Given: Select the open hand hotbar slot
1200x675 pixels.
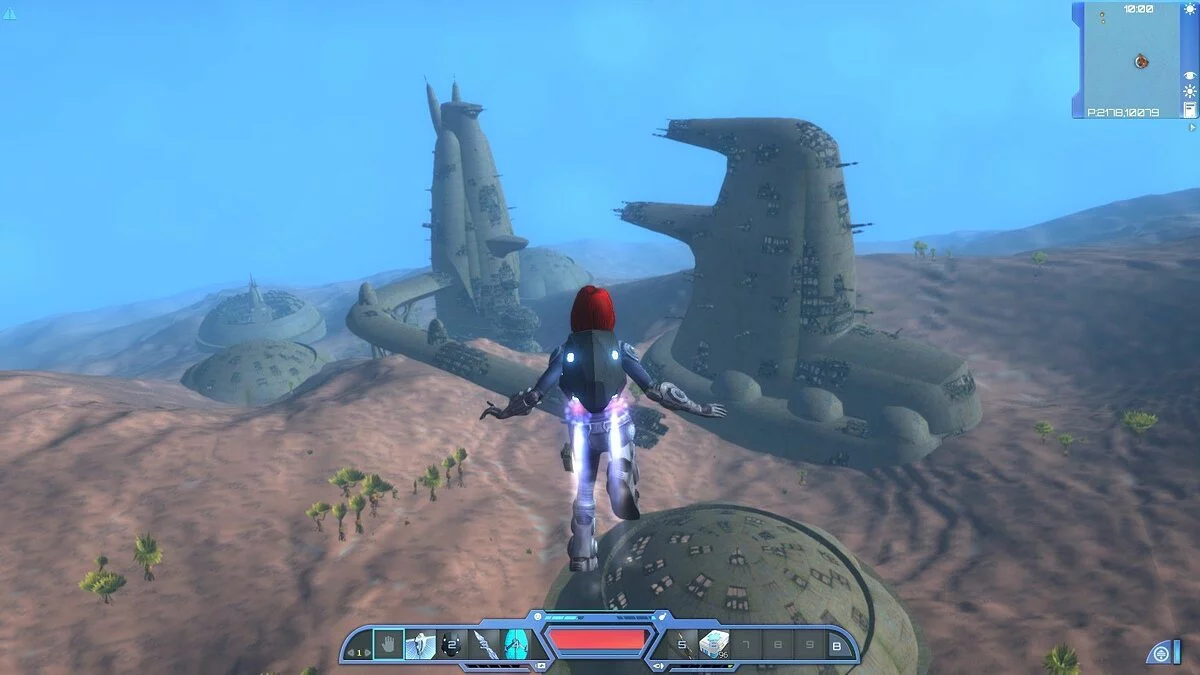Looking at the screenshot, I should (x=389, y=644).
